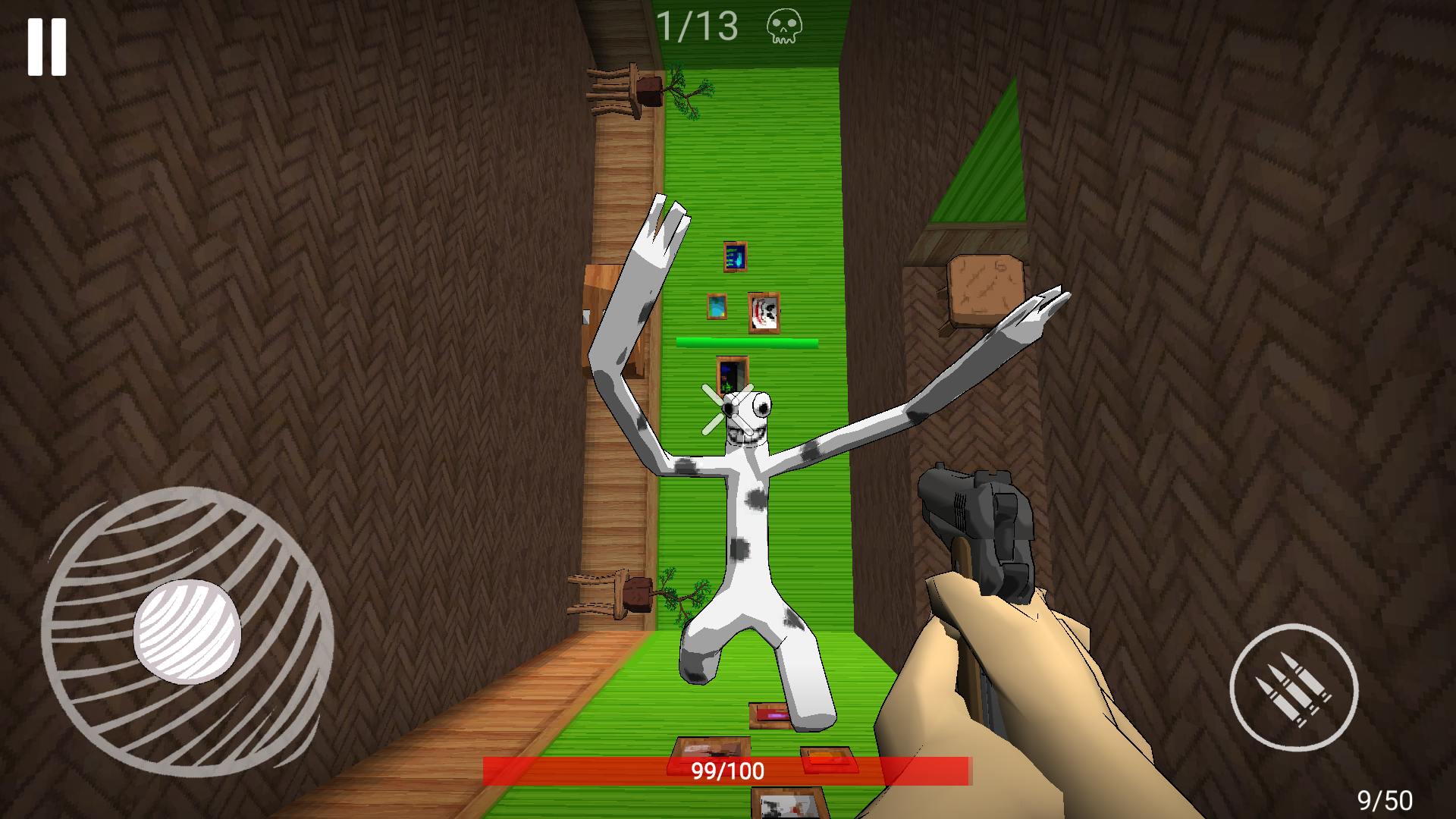Tap the monster's green health bar
1456x819 pixels.
745,341
